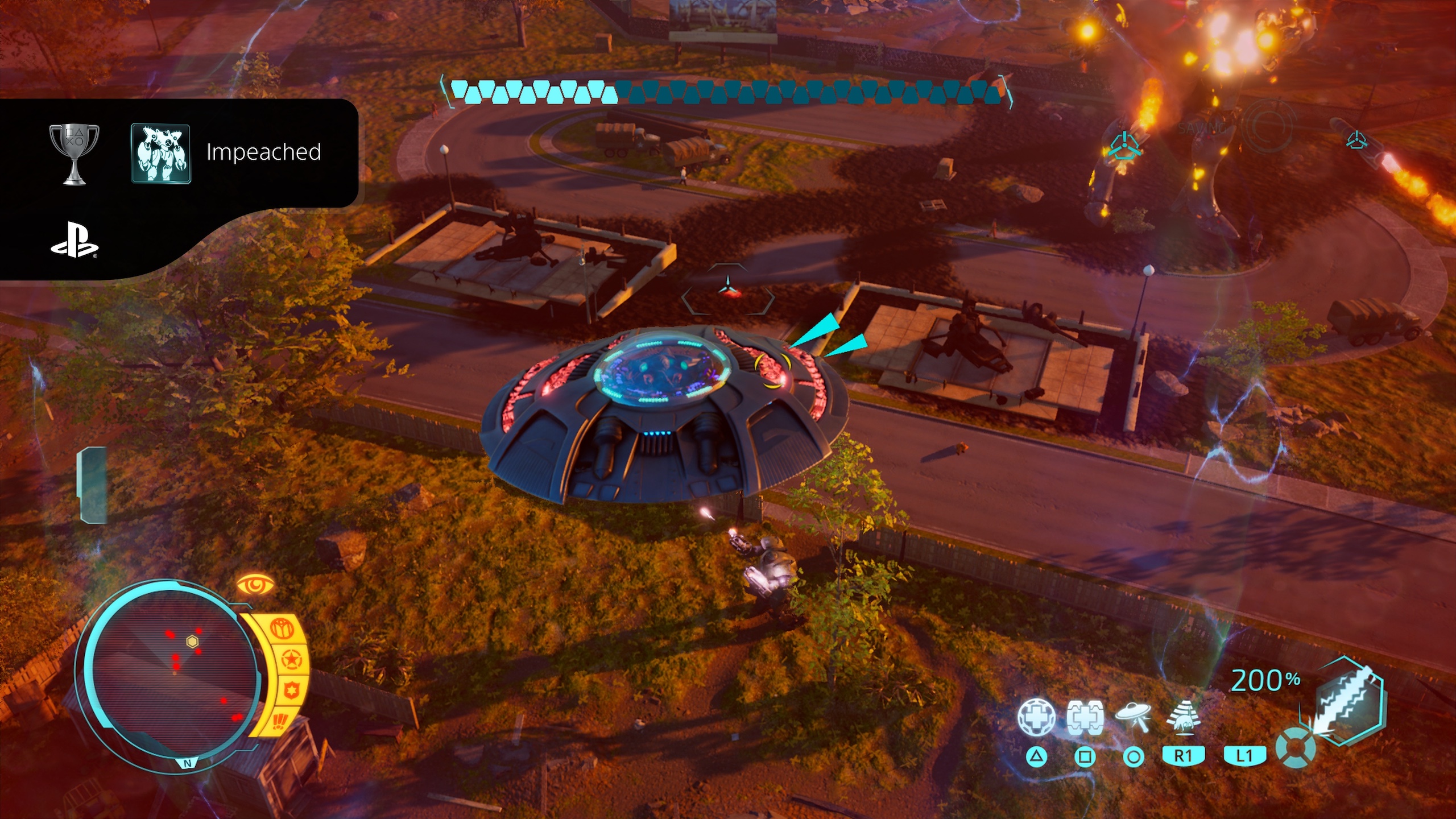Select the exclamation marks alert icon

tap(280, 721)
